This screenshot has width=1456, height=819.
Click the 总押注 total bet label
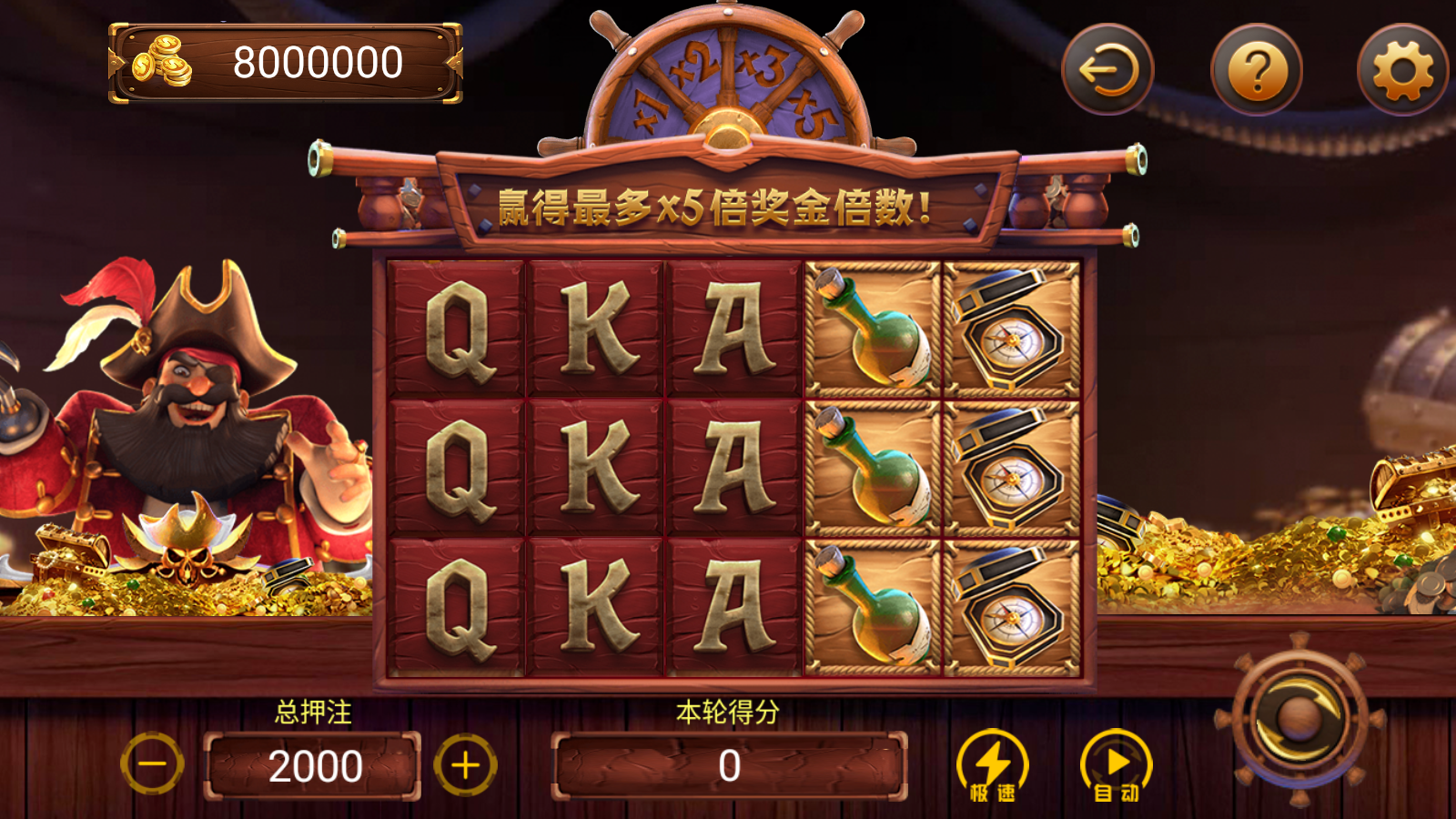click(x=314, y=713)
